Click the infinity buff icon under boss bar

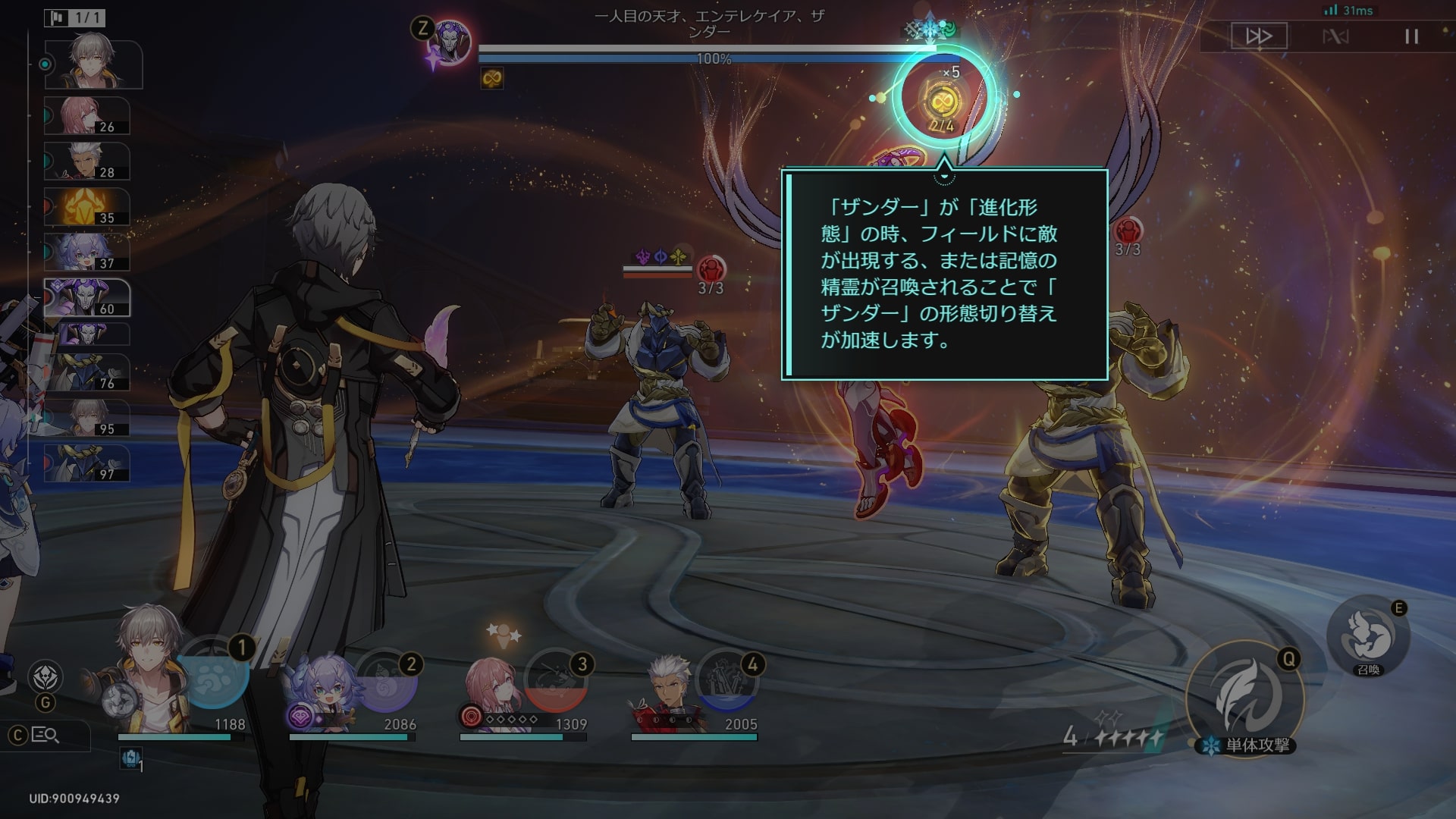(x=492, y=78)
